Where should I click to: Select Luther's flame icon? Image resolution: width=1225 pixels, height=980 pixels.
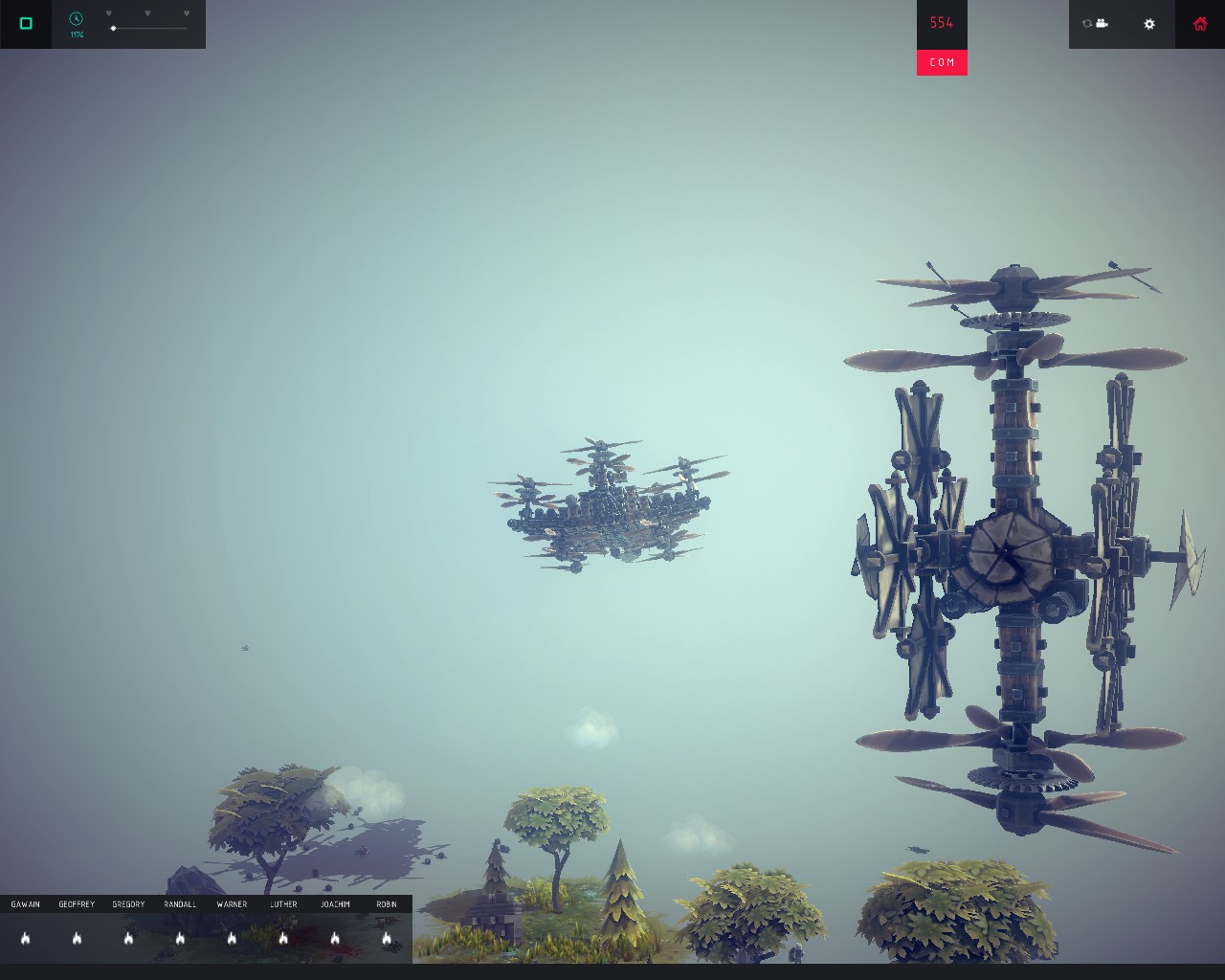point(284,938)
